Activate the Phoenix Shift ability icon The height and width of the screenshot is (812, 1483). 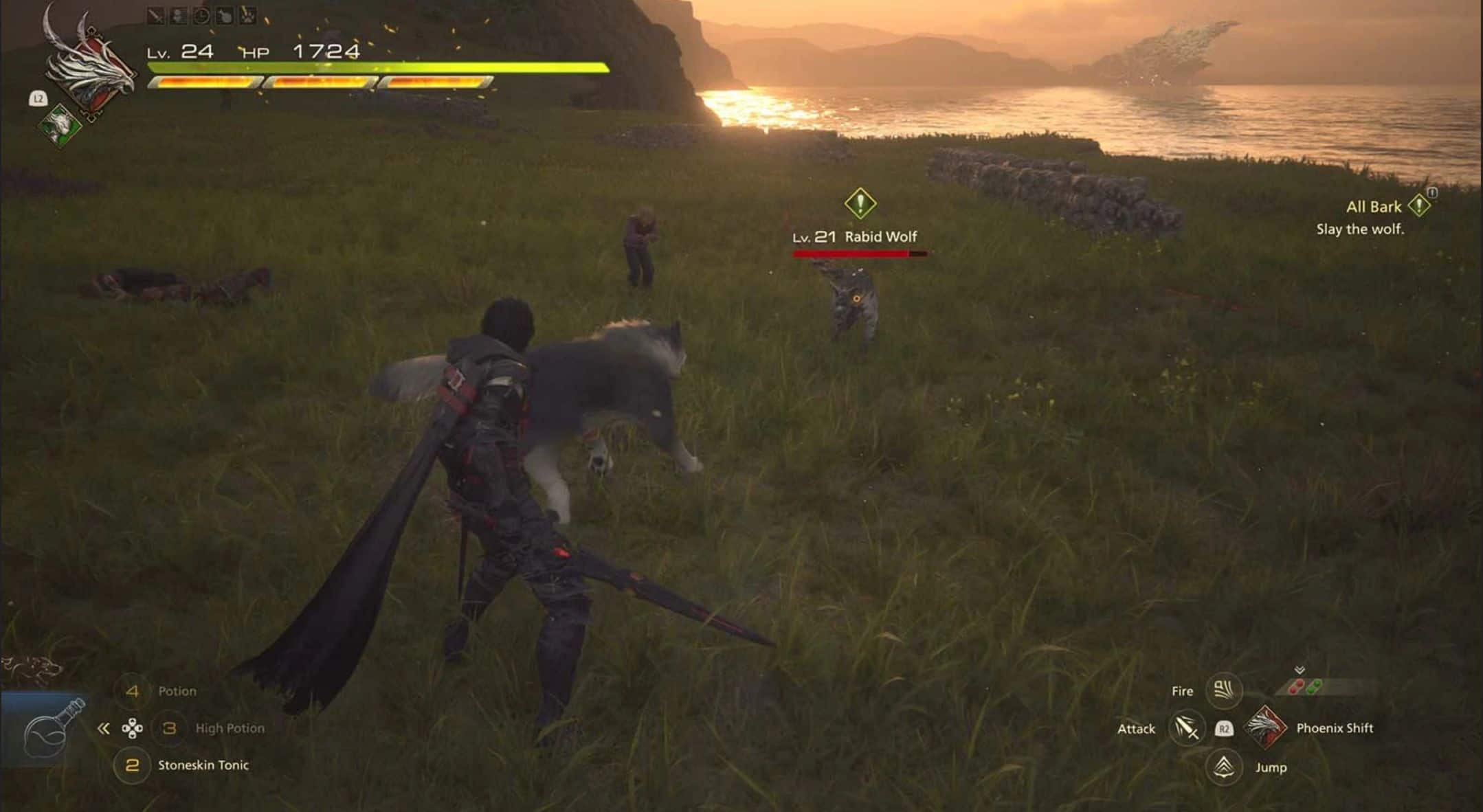coord(1265,728)
